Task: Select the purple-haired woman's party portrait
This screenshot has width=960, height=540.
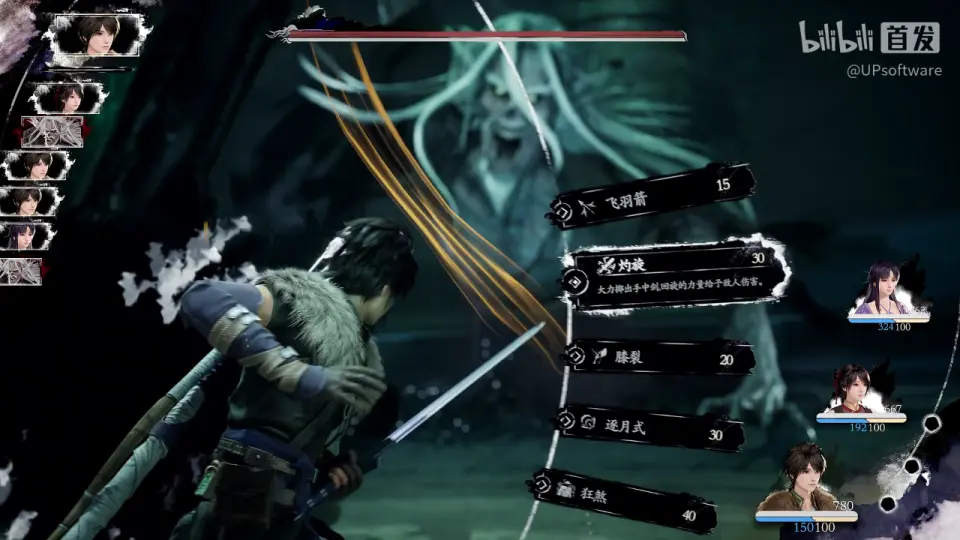Action: (884, 292)
